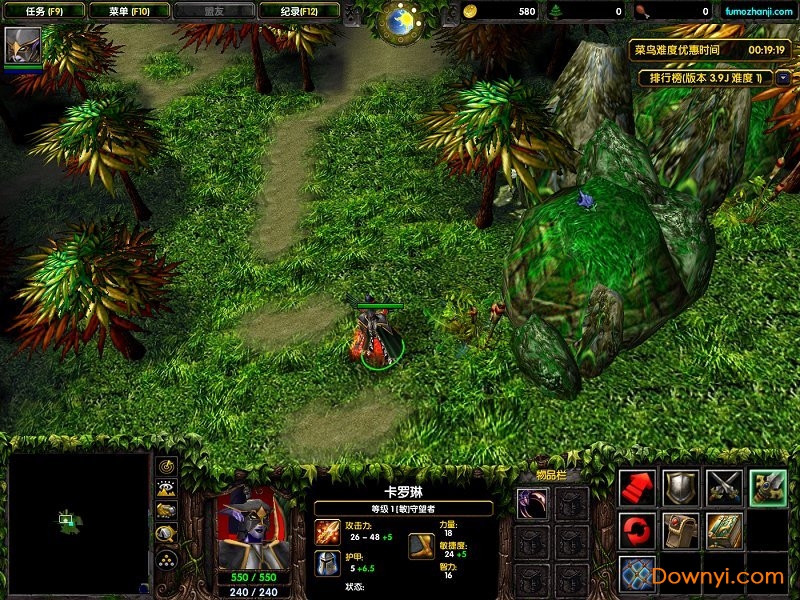Open the formation toggle button near minimap
Image resolution: width=800 pixels, height=600 pixels.
coord(167,559)
